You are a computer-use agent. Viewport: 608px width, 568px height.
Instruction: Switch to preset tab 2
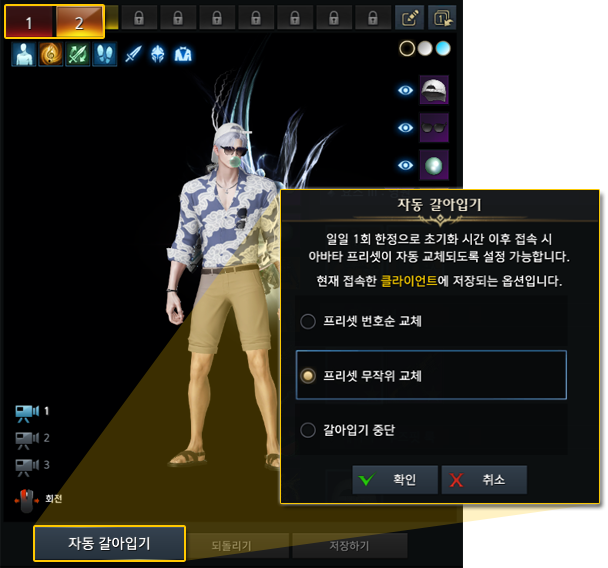point(79,21)
